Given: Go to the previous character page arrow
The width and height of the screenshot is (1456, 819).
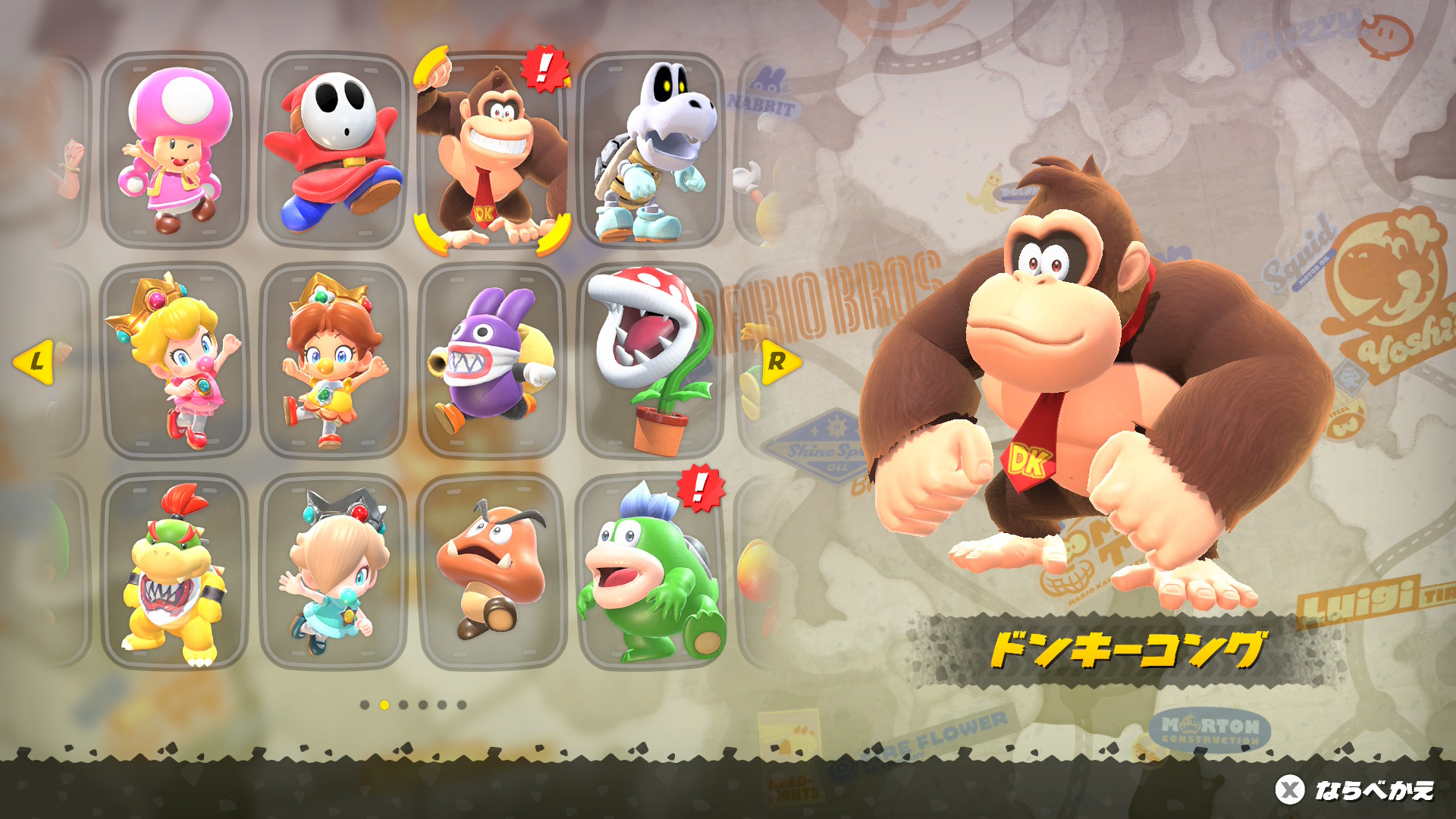Looking at the screenshot, I should 34,362.
